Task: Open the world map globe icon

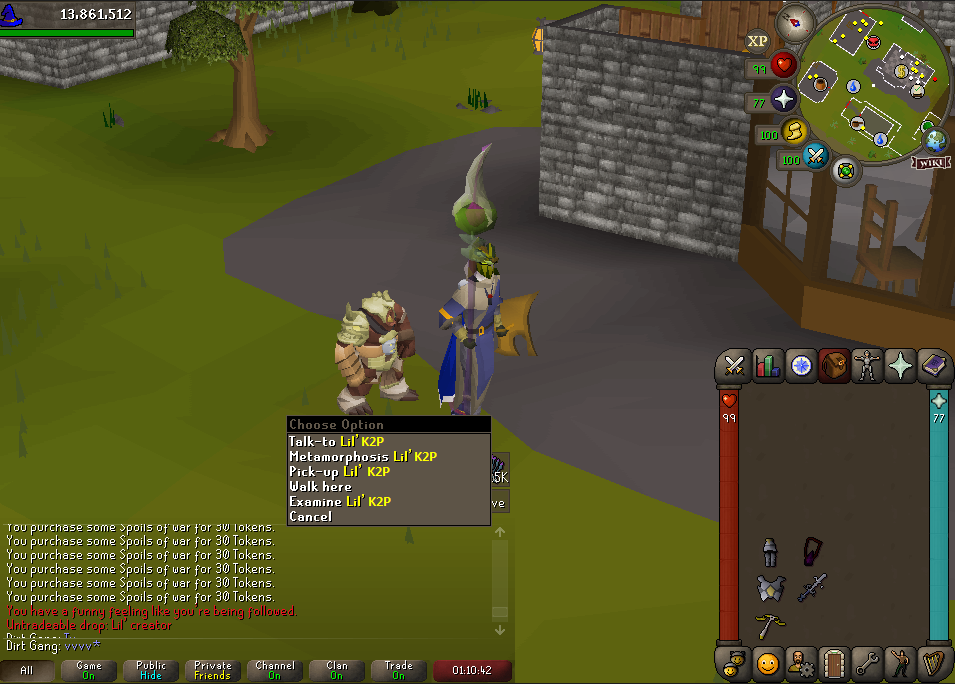Action: 935,140
